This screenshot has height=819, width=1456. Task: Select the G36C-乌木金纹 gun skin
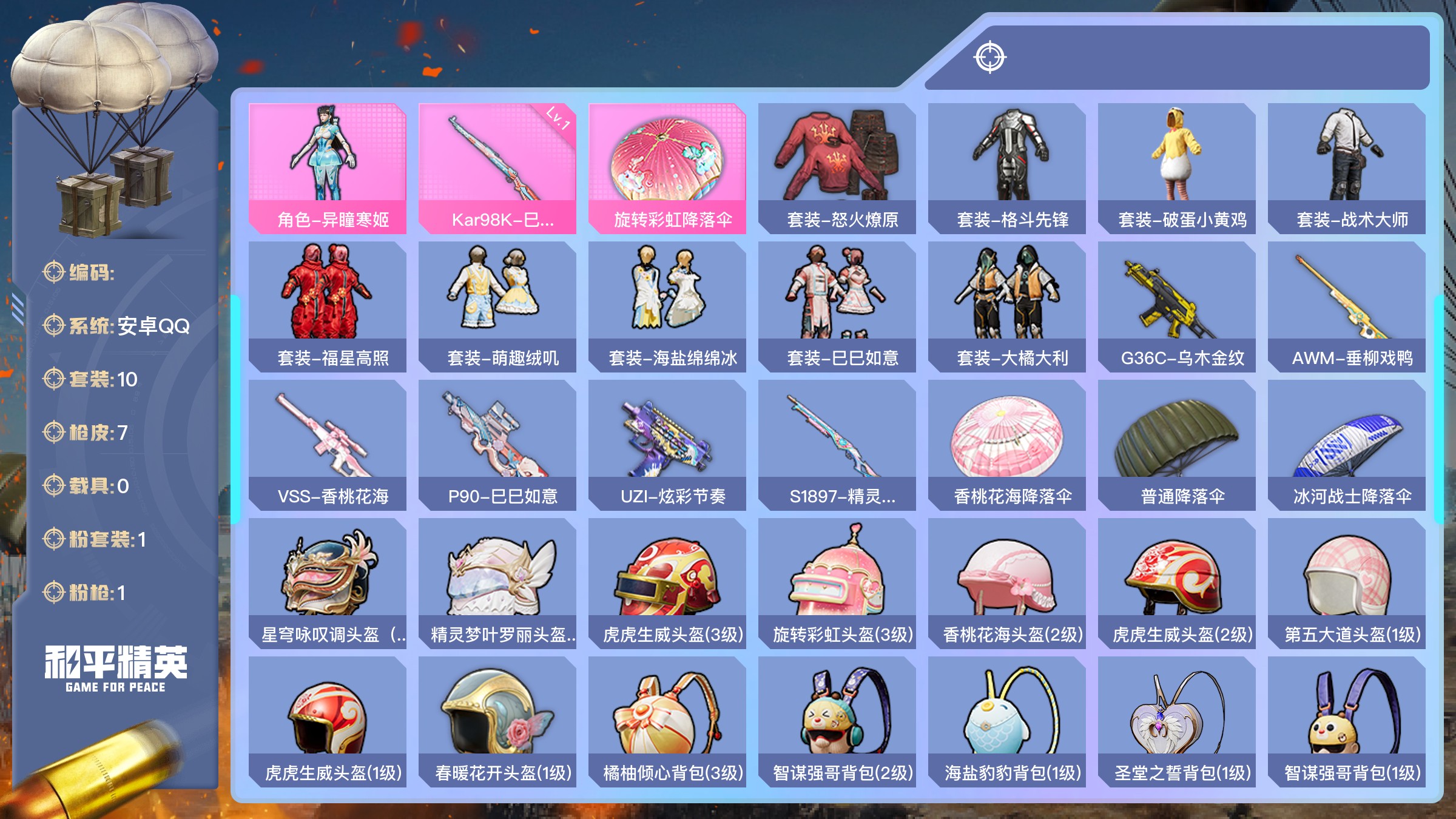(x=1176, y=306)
